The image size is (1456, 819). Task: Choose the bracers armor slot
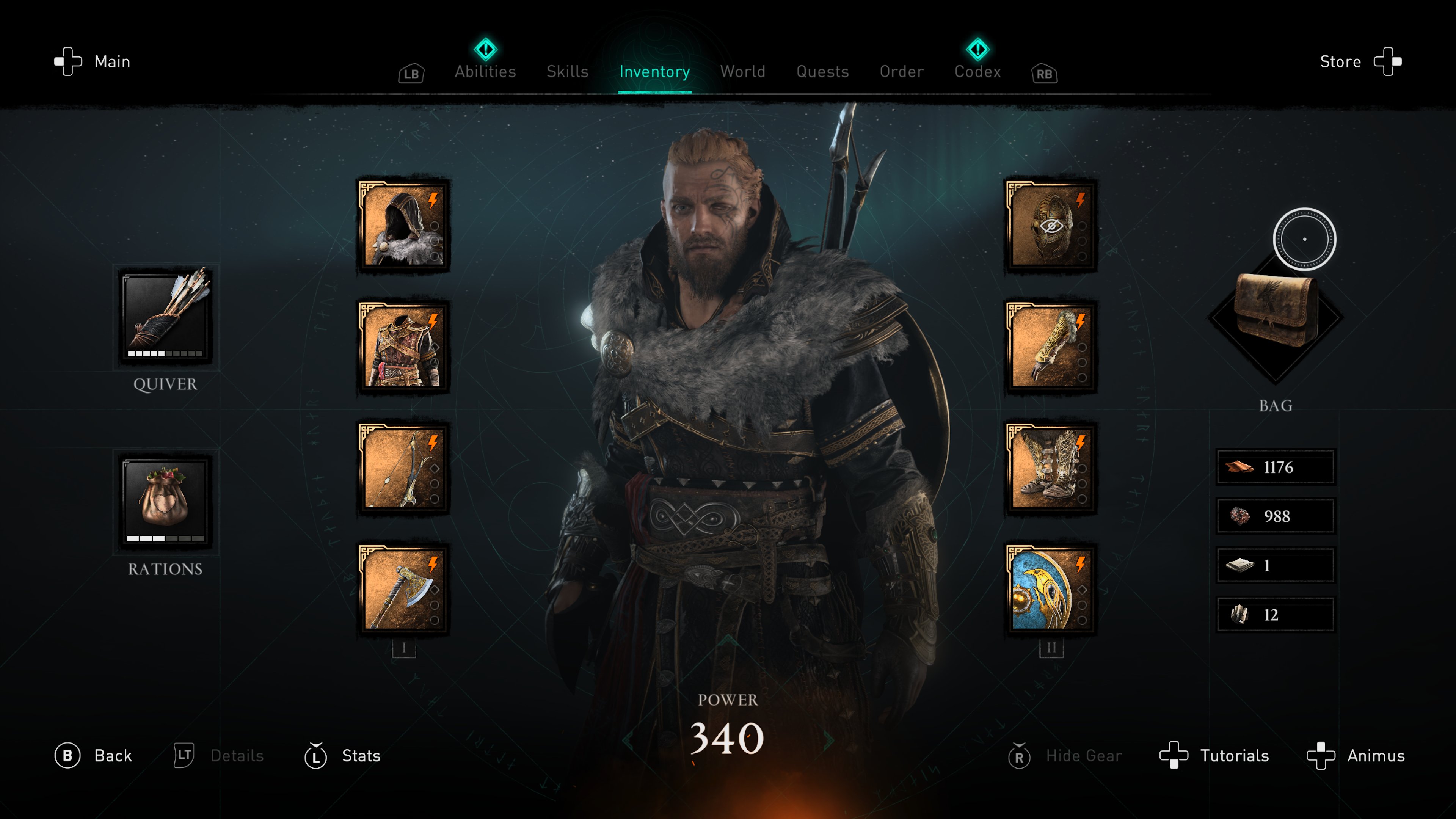pos(1051,347)
